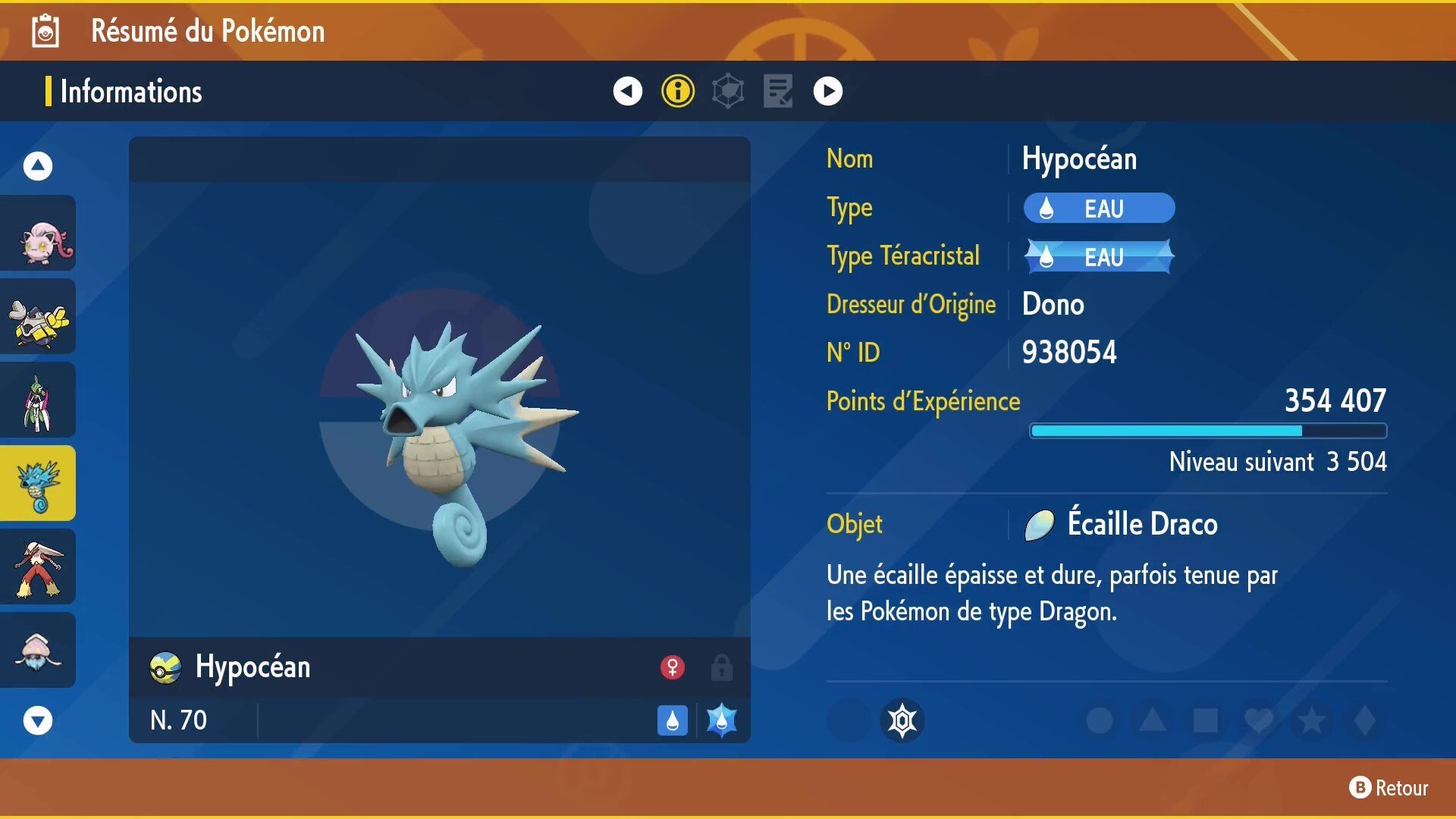Toggle the lock icon beside the gender symbol
This screenshot has height=819, width=1456.
(x=720, y=667)
